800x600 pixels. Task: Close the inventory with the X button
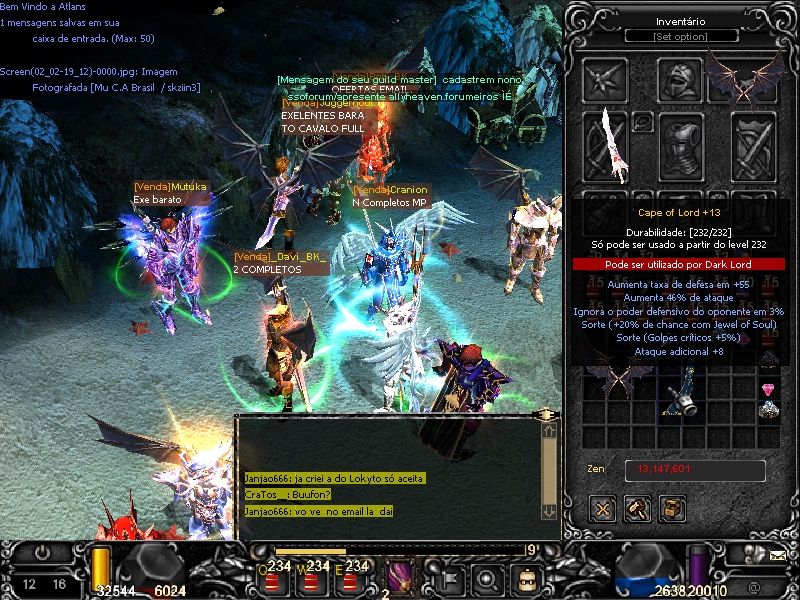click(603, 509)
